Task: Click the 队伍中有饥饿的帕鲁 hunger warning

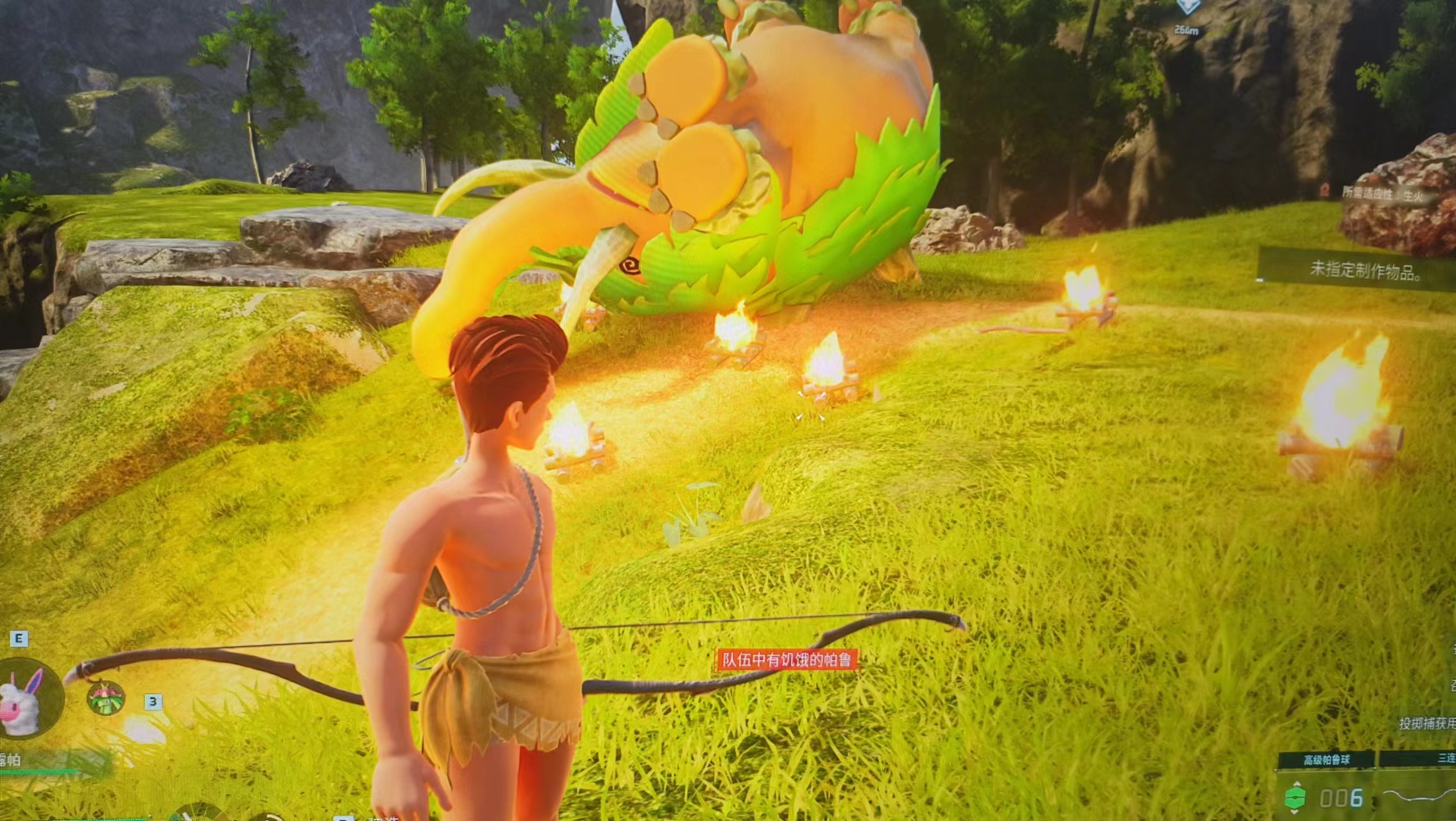Action: [x=786, y=660]
